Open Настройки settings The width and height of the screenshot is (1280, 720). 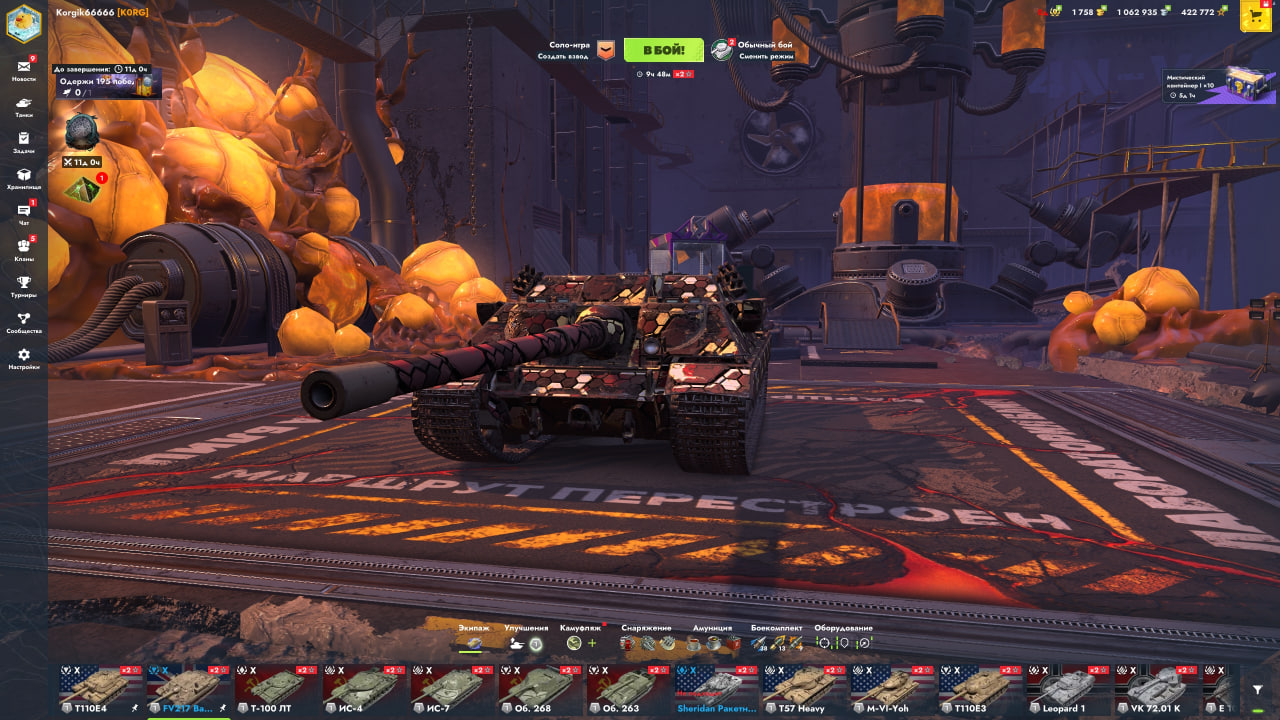click(24, 358)
